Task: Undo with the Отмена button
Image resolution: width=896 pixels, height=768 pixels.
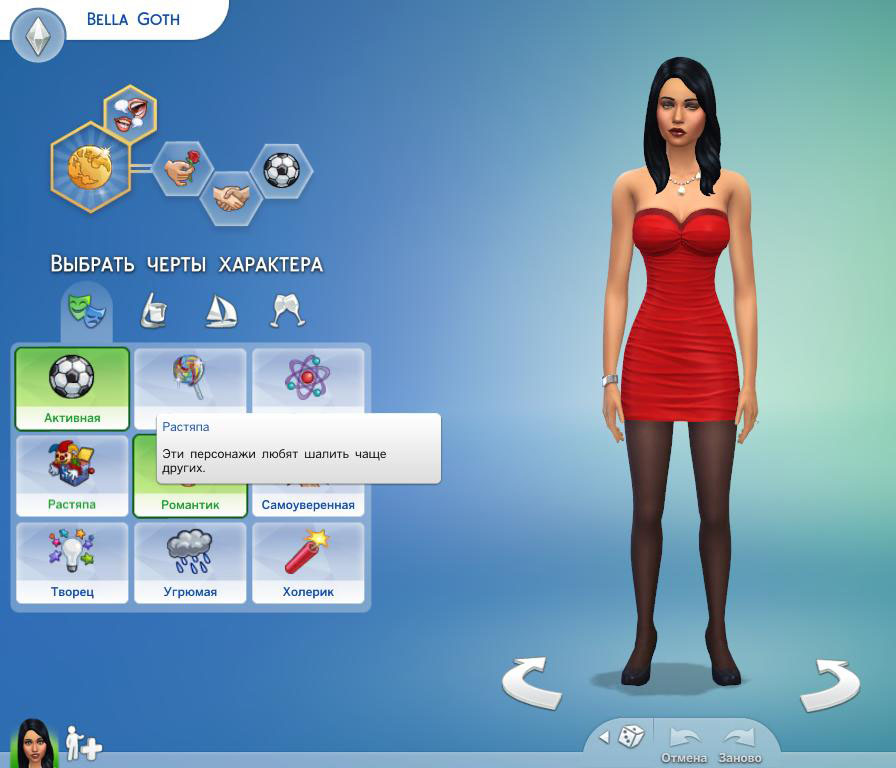Action: click(684, 744)
